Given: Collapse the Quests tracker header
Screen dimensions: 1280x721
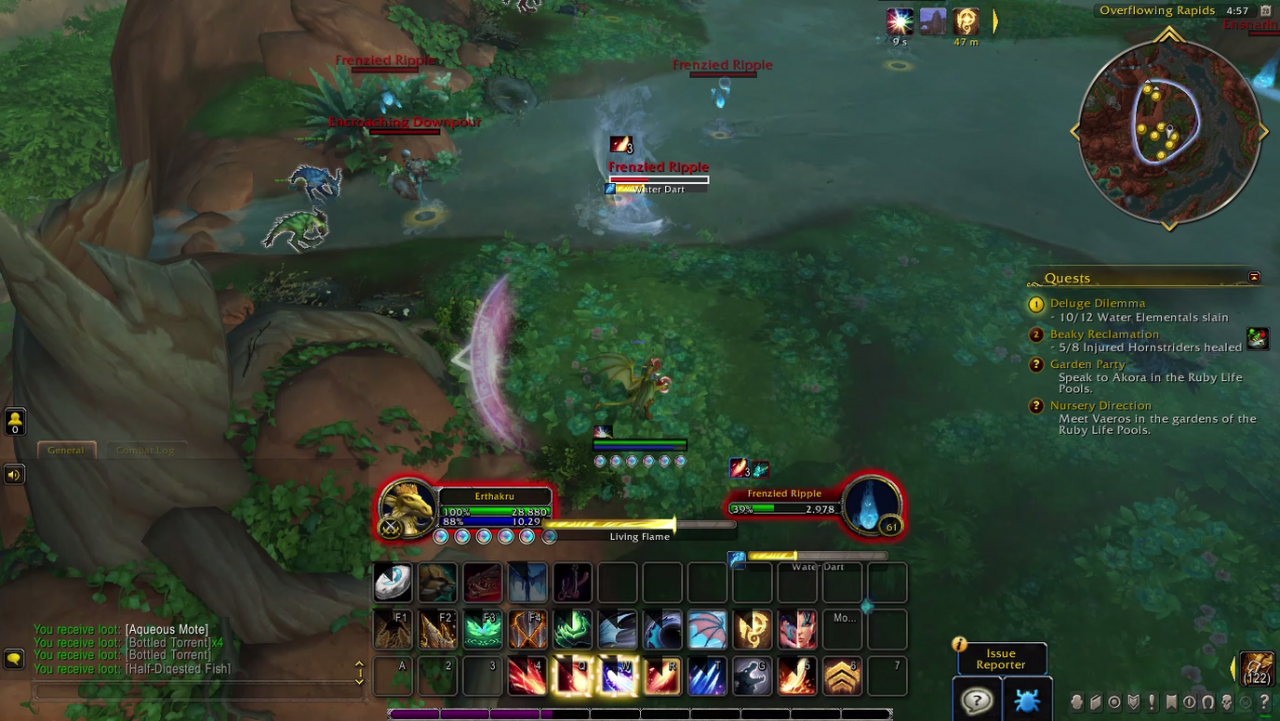Looking at the screenshot, I should coord(1254,277).
